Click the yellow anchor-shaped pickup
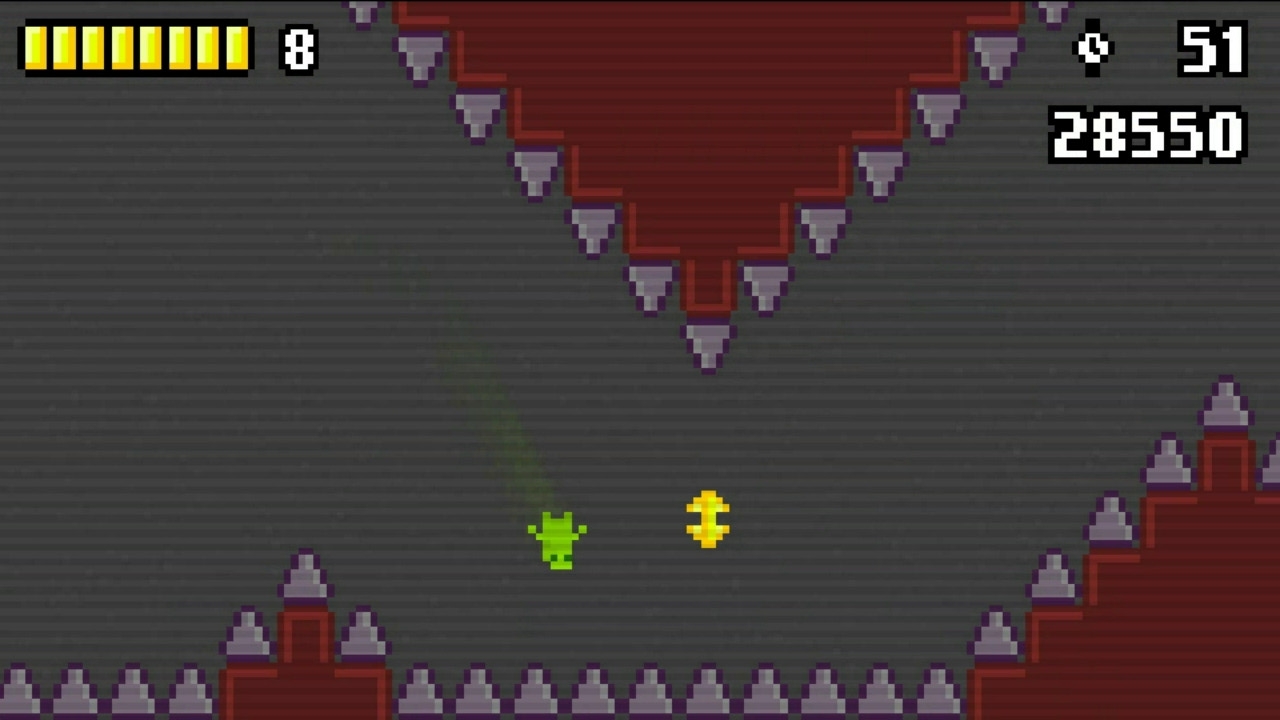Screen dimensions: 1280x720 (x=708, y=518)
